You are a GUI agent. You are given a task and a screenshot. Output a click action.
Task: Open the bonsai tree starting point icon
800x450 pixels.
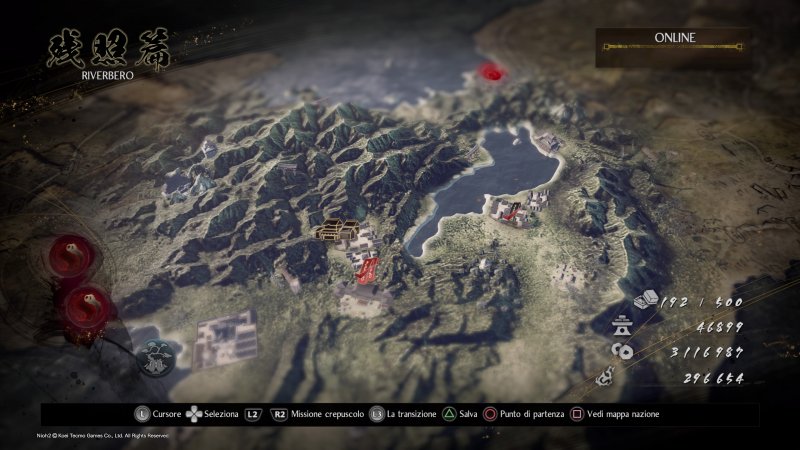pyautogui.click(x=156, y=356)
